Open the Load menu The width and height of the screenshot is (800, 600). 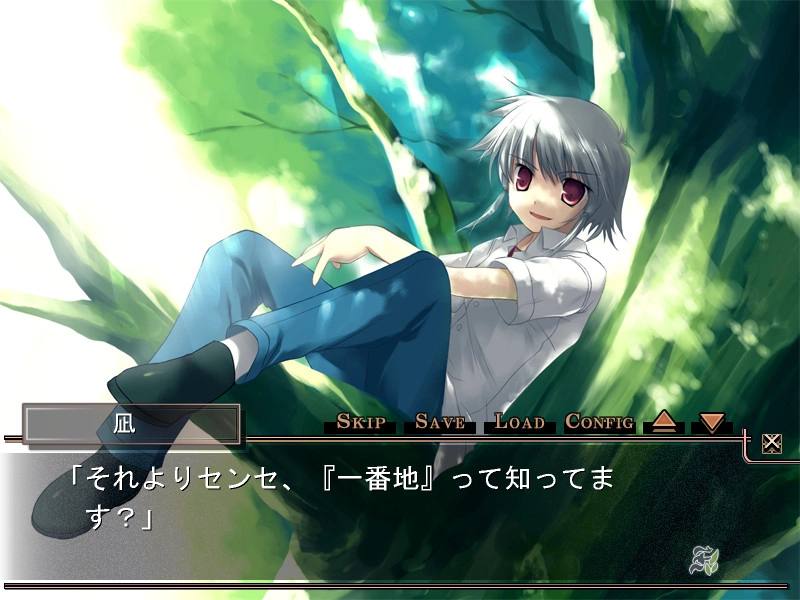pyautogui.click(x=519, y=422)
